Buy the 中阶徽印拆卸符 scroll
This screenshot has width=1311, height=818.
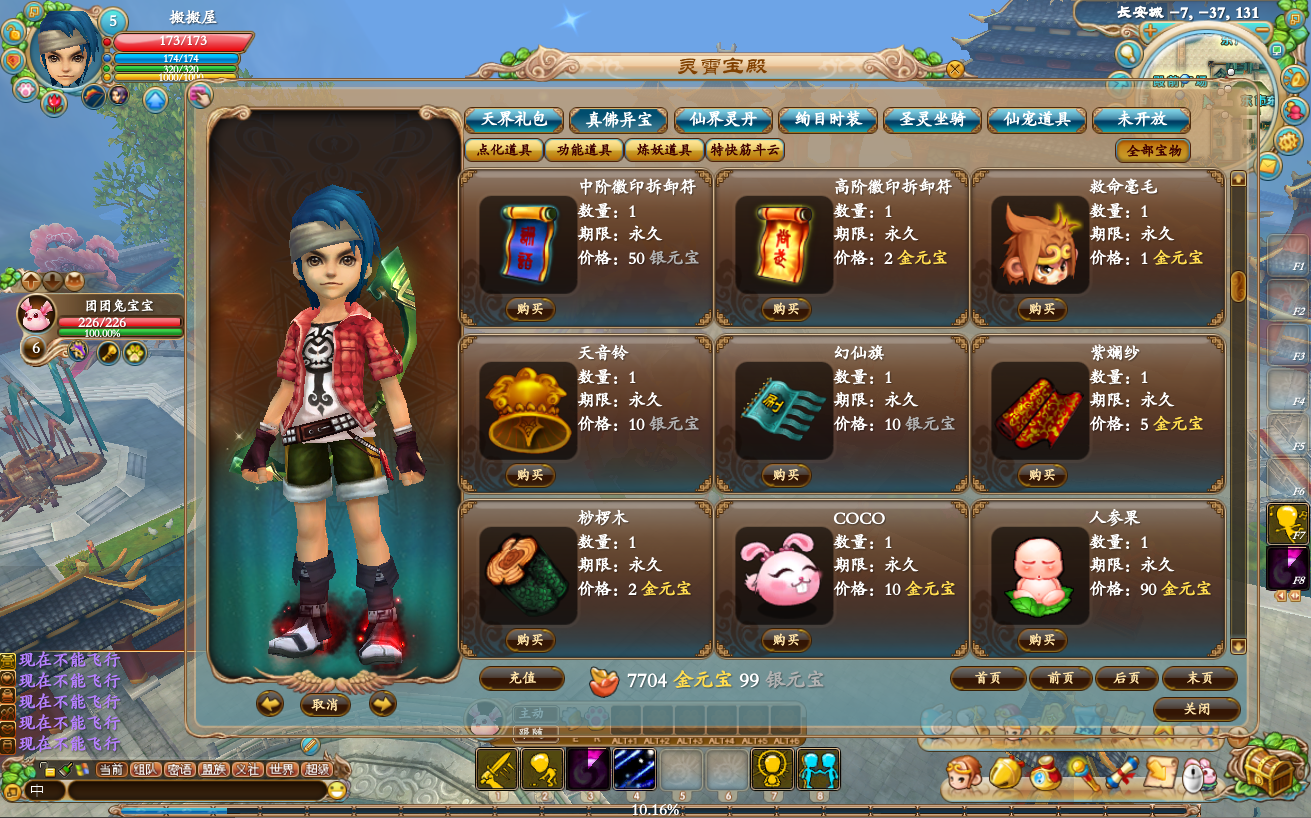point(530,309)
